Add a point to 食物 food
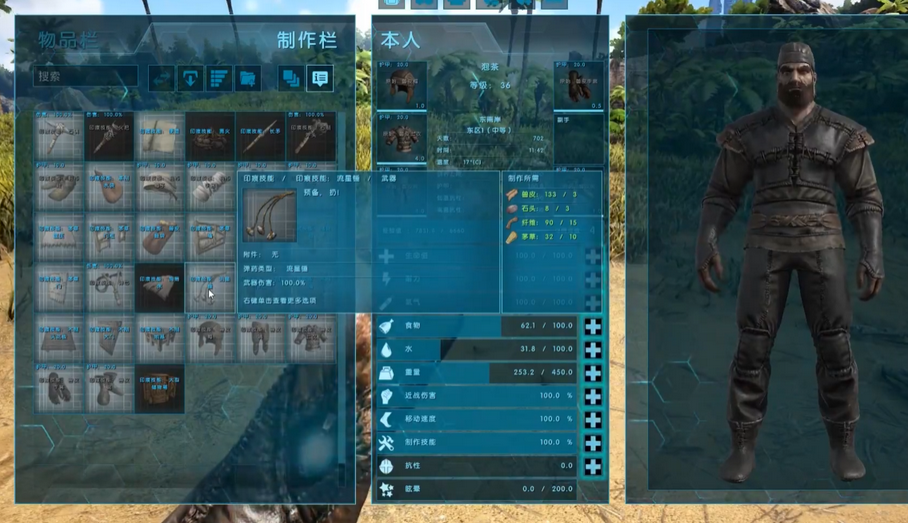 (x=593, y=326)
